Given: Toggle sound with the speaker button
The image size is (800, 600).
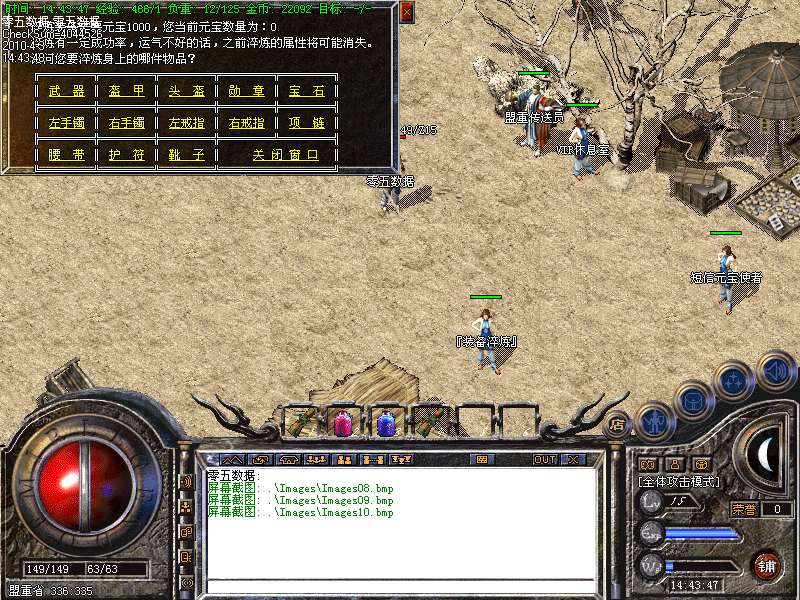Looking at the screenshot, I should tap(775, 370).
